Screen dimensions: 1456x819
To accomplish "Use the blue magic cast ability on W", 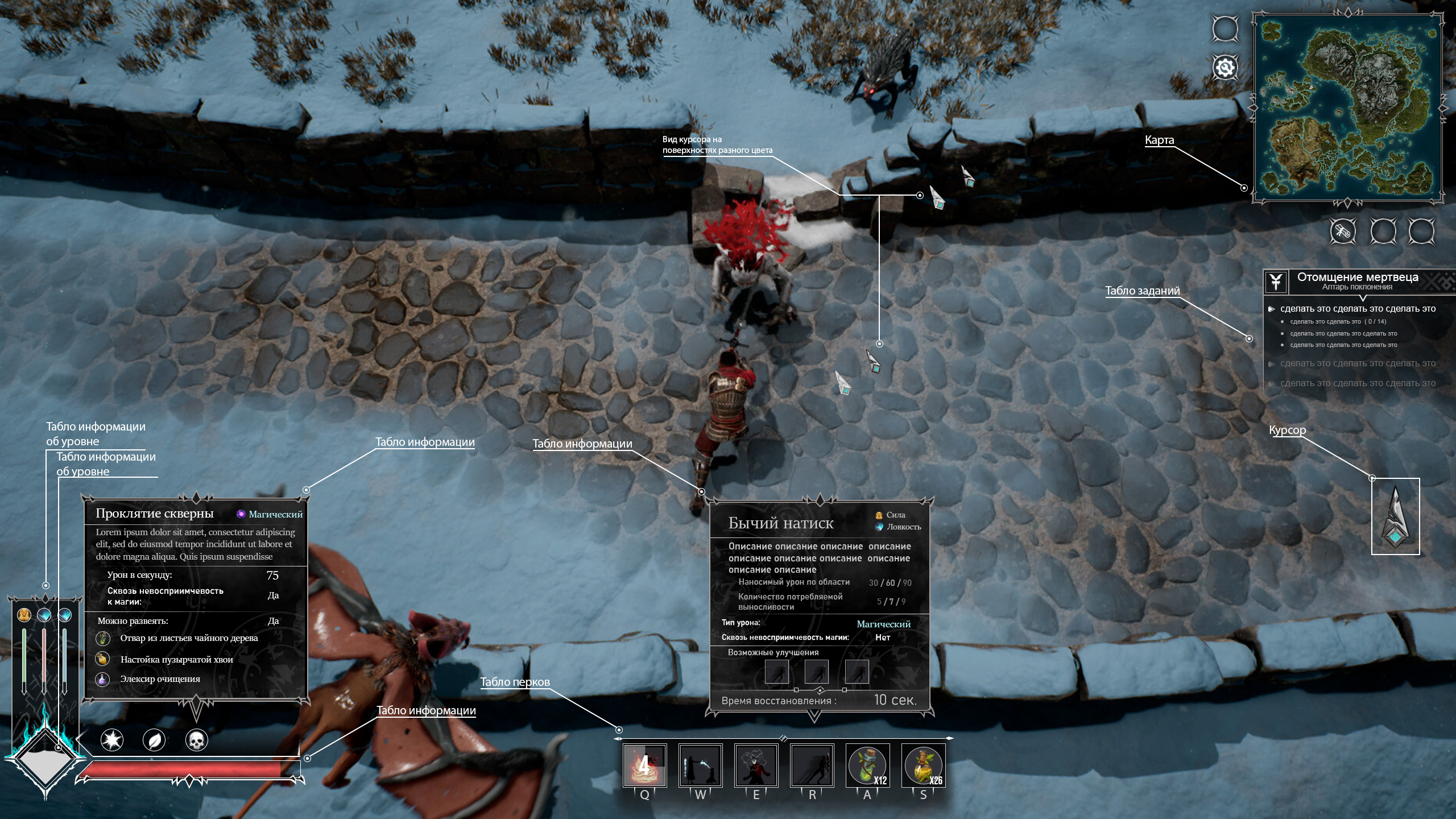I will [x=700, y=766].
